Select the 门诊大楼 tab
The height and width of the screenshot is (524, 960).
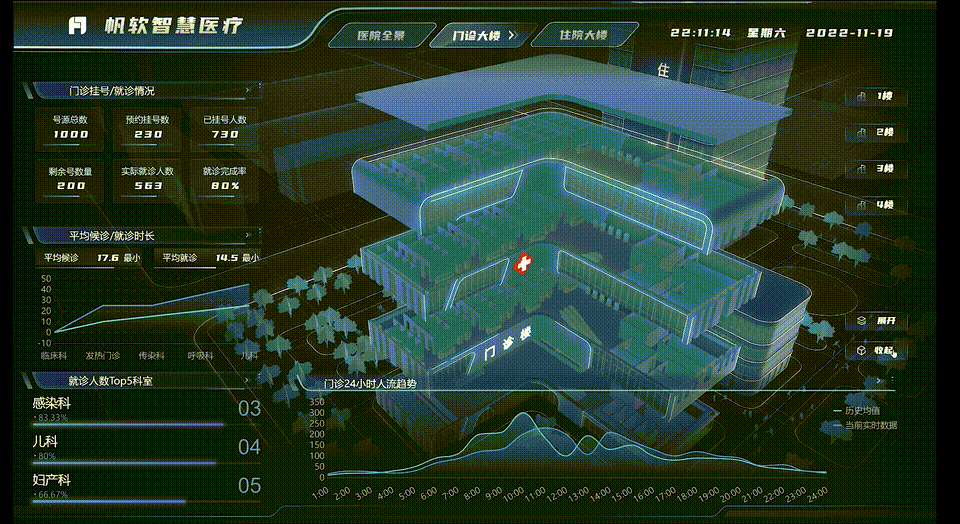476,36
